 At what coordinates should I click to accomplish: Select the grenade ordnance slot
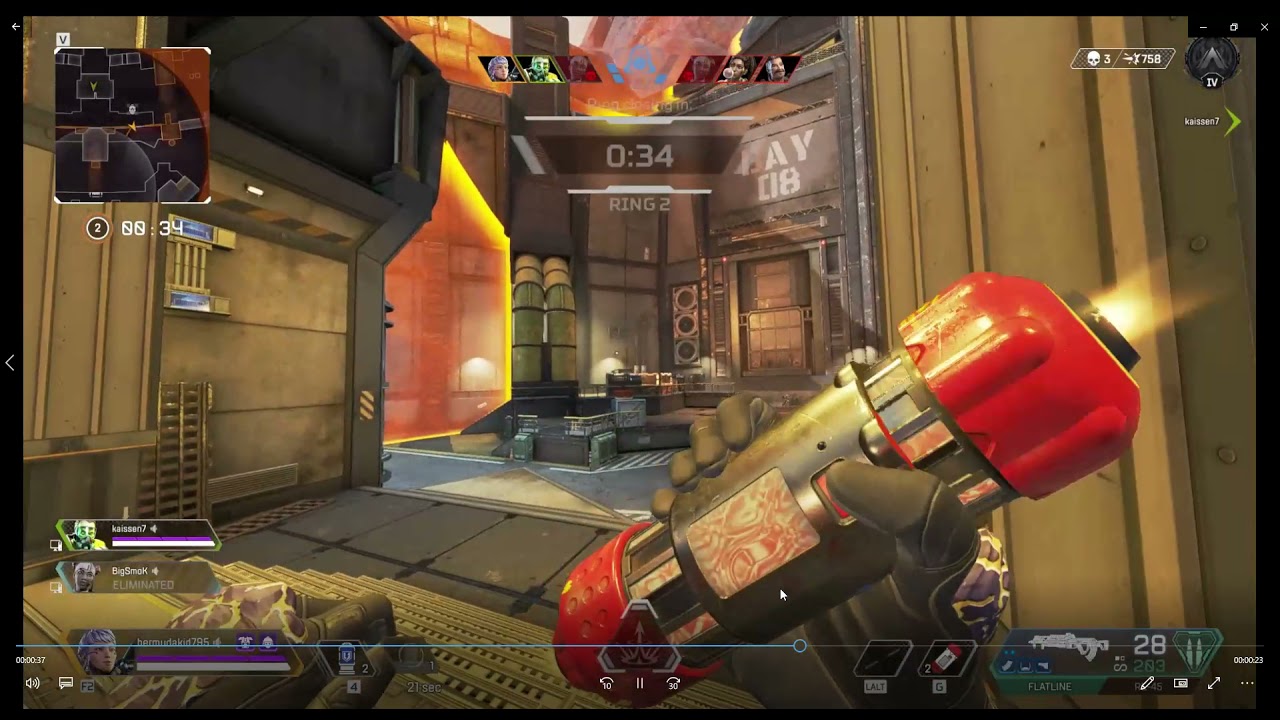(946, 659)
